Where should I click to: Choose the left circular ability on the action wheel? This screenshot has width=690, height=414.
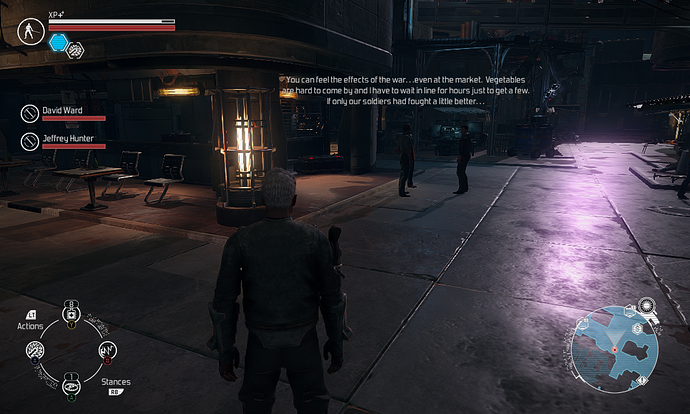36,350
